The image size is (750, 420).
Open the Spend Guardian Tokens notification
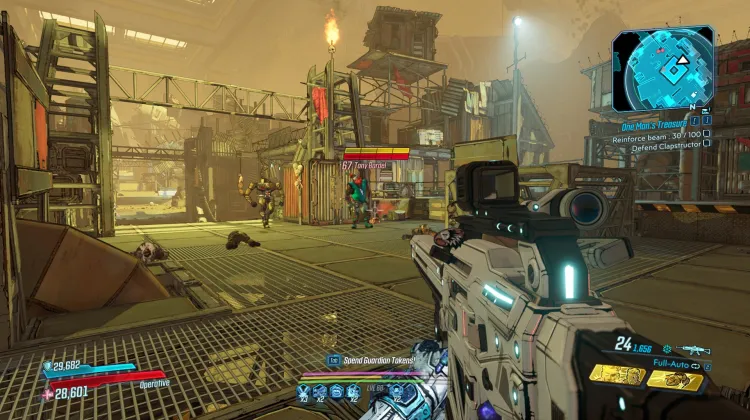coord(370,359)
